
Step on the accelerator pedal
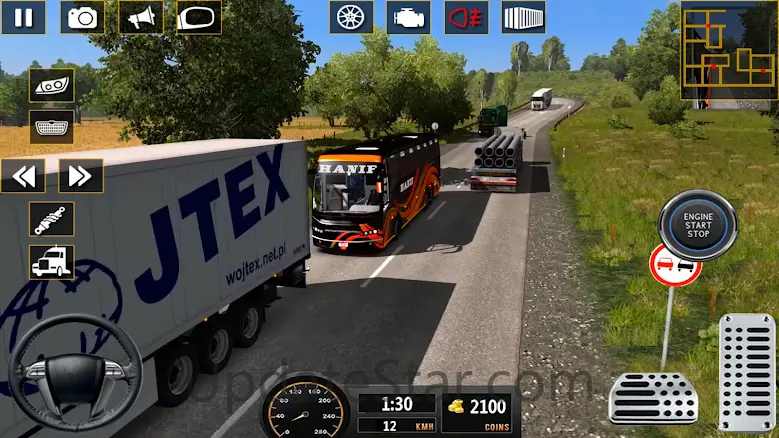pyautogui.click(x=746, y=372)
